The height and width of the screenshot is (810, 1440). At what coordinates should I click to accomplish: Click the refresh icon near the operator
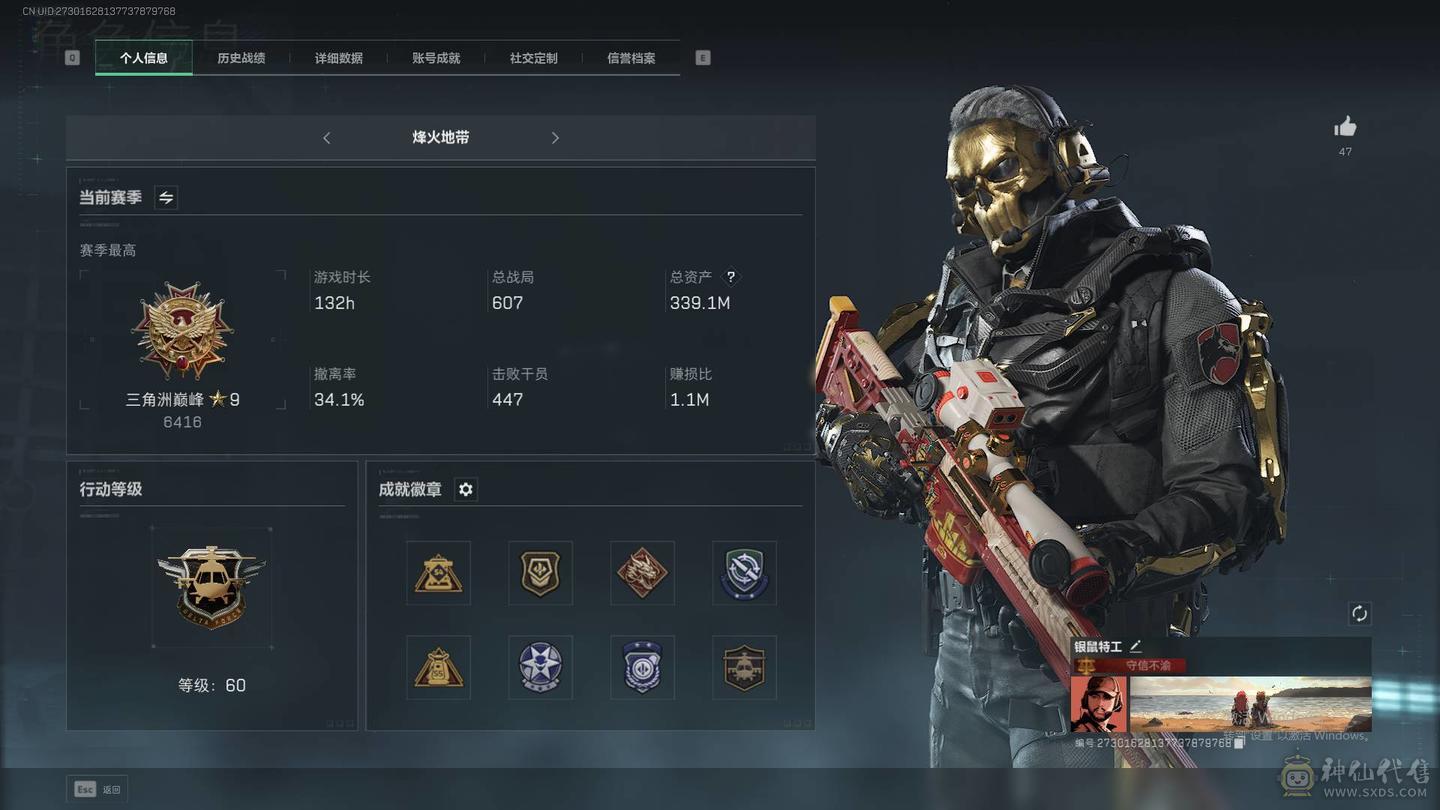coord(1359,614)
